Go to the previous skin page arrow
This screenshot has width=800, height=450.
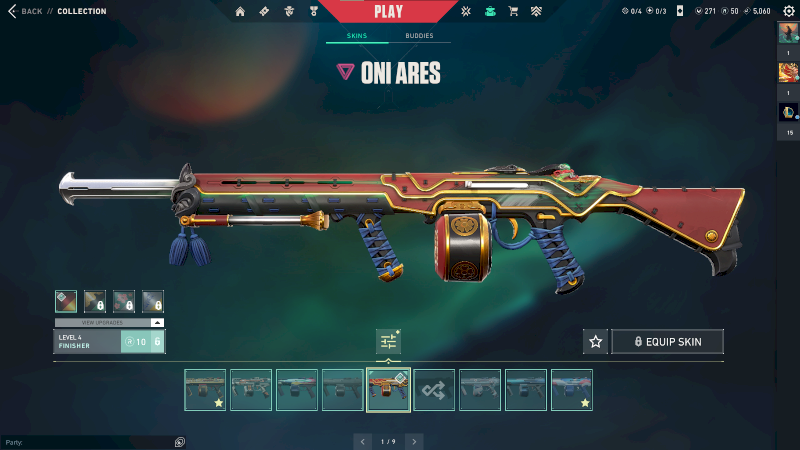[362, 441]
